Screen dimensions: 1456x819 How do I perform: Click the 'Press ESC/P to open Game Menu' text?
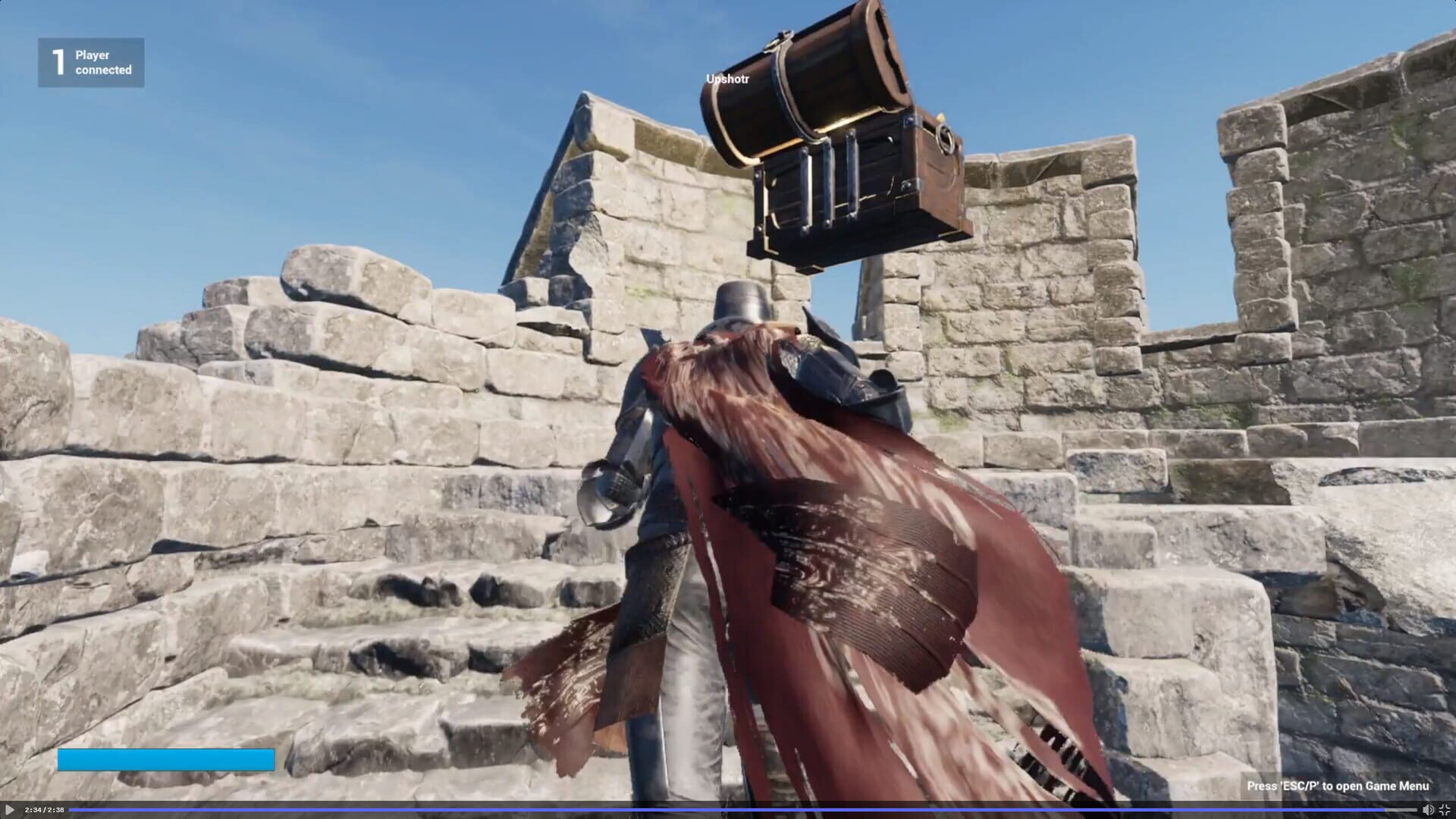click(x=1346, y=787)
